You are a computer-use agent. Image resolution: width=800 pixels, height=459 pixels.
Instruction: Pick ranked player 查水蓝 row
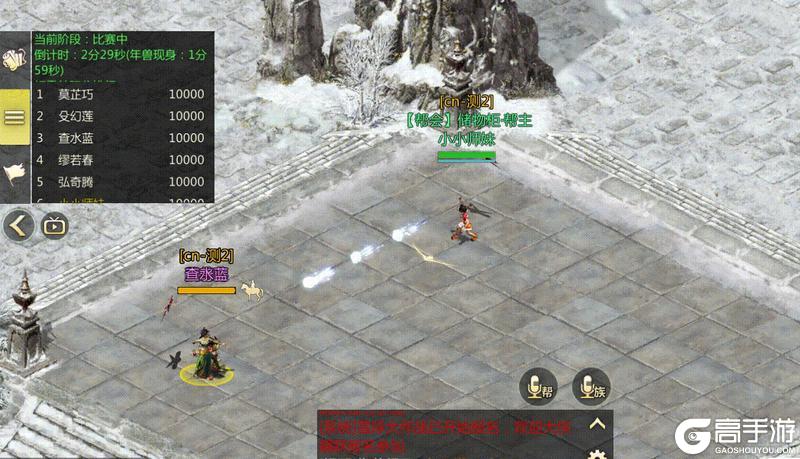point(120,138)
